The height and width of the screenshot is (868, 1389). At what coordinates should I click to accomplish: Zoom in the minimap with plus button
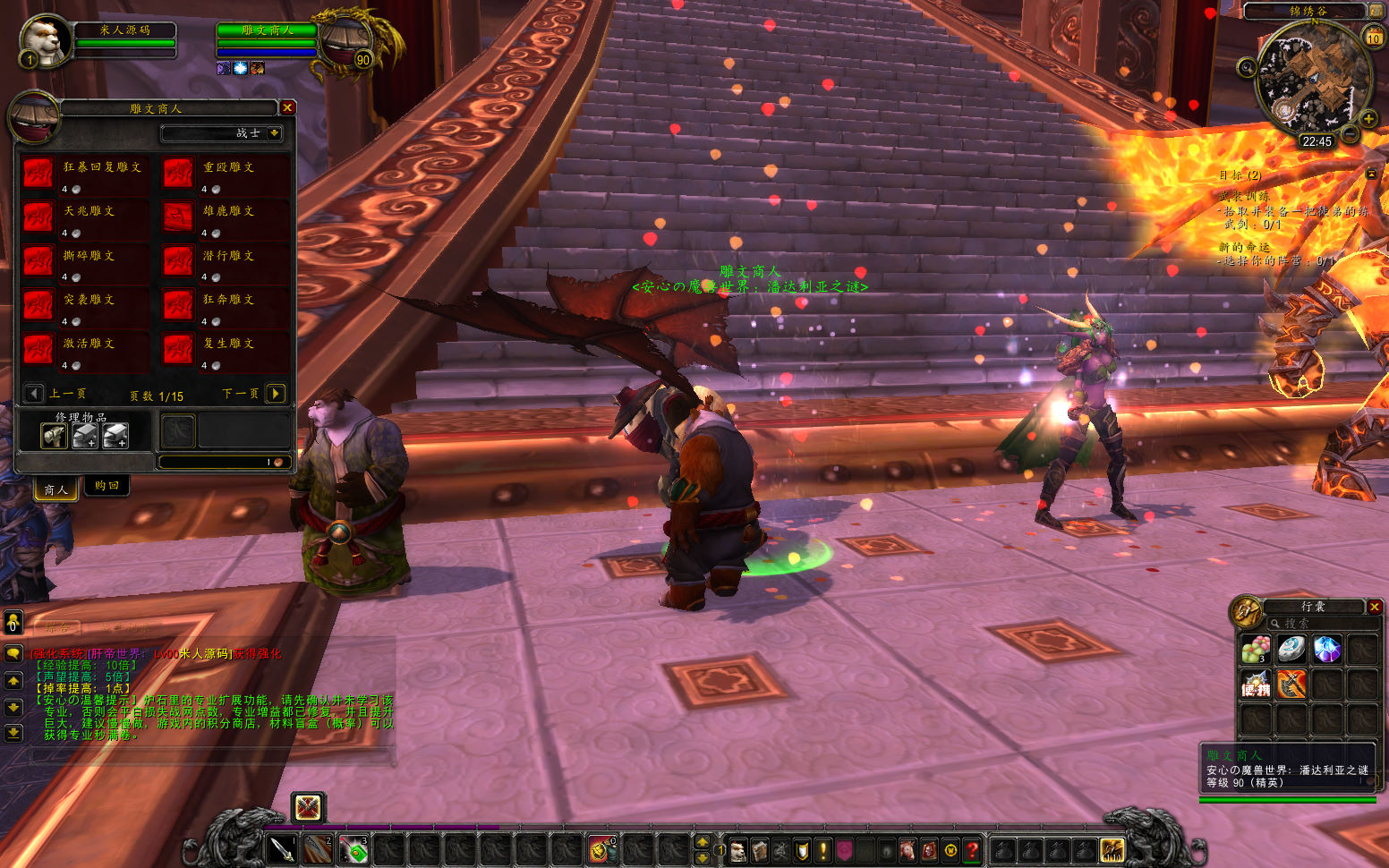[x=1368, y=119]
